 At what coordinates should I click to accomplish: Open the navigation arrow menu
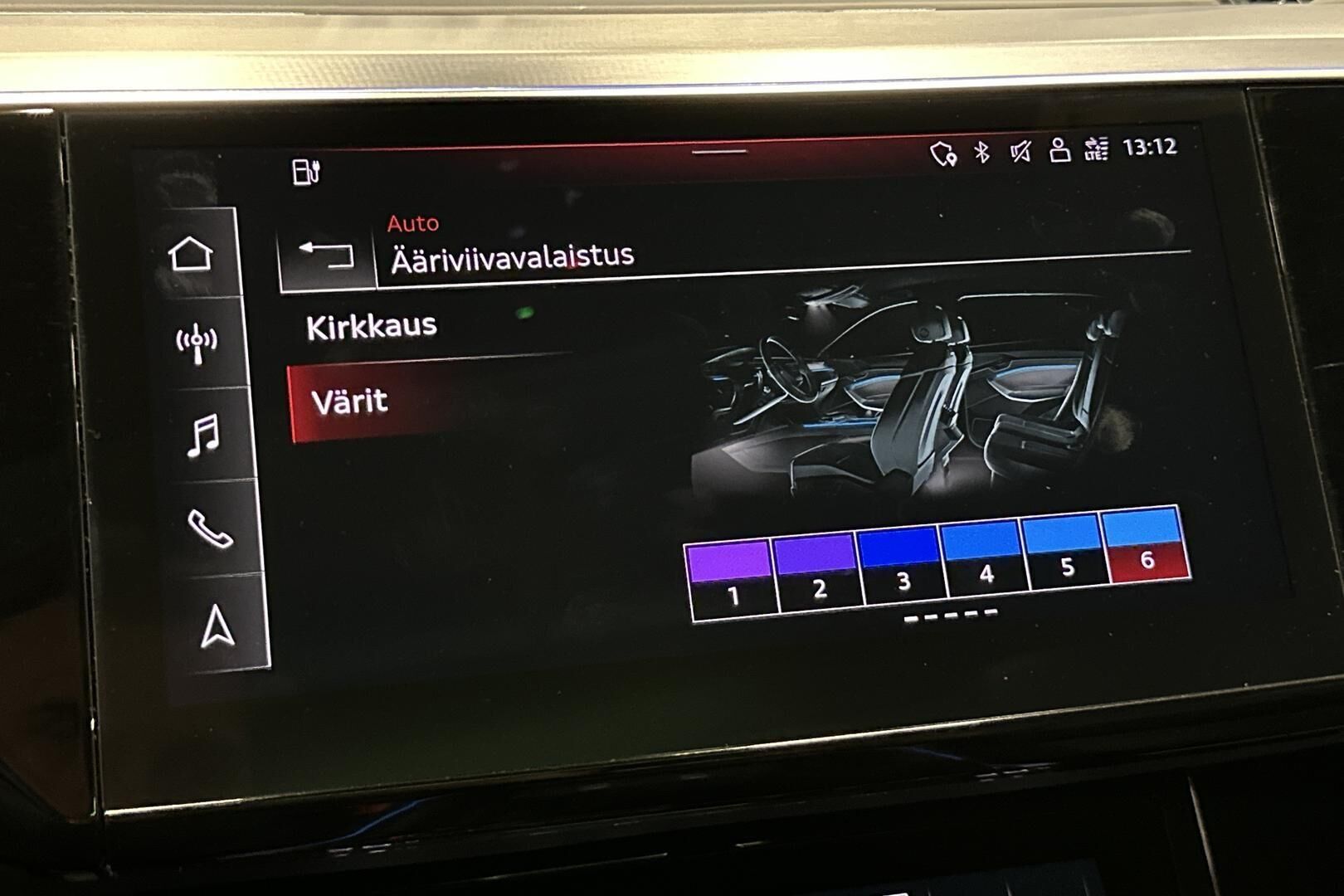click(x=217, y=626)
